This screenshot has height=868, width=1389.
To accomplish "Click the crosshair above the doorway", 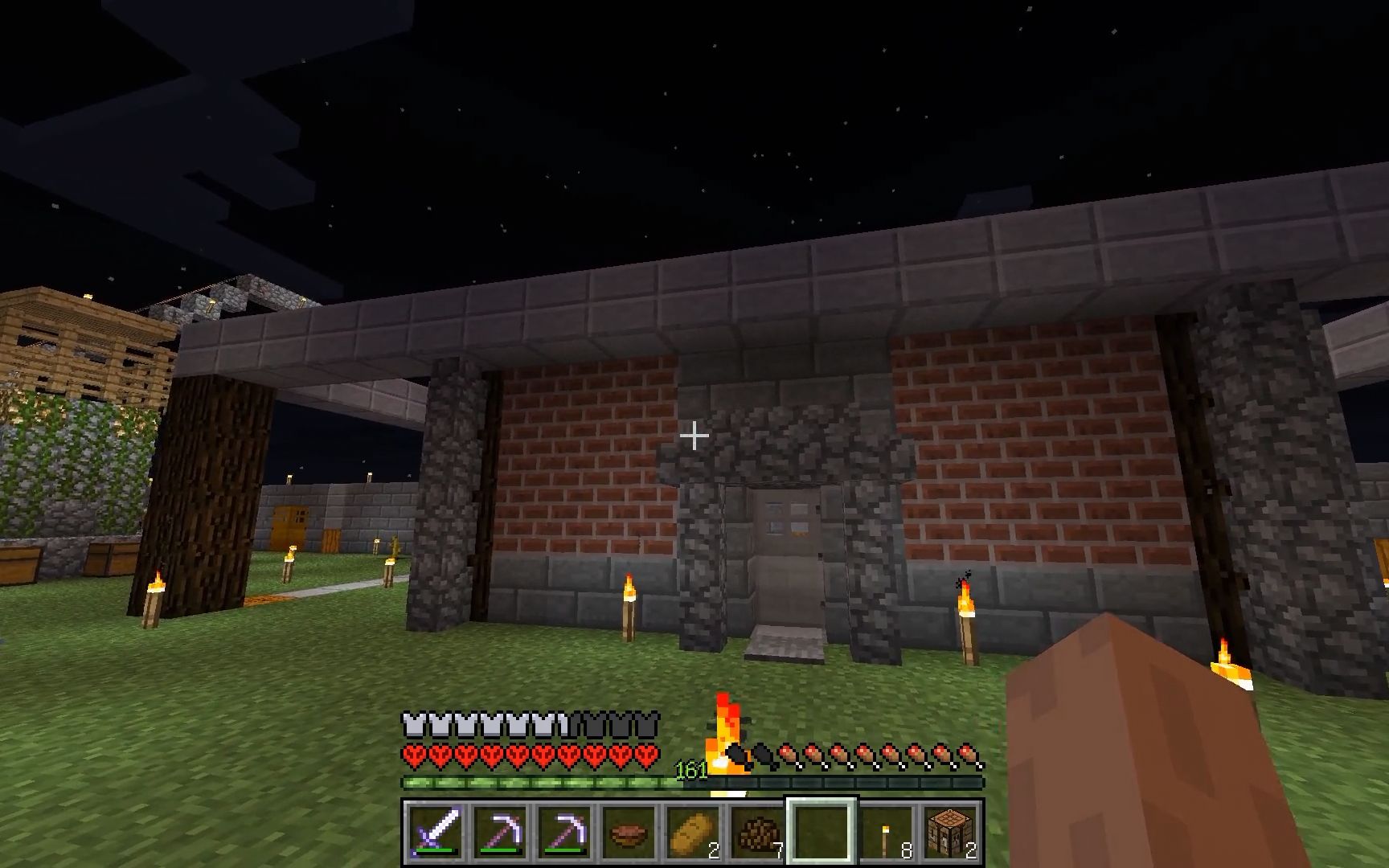I will tap(693, 436).
